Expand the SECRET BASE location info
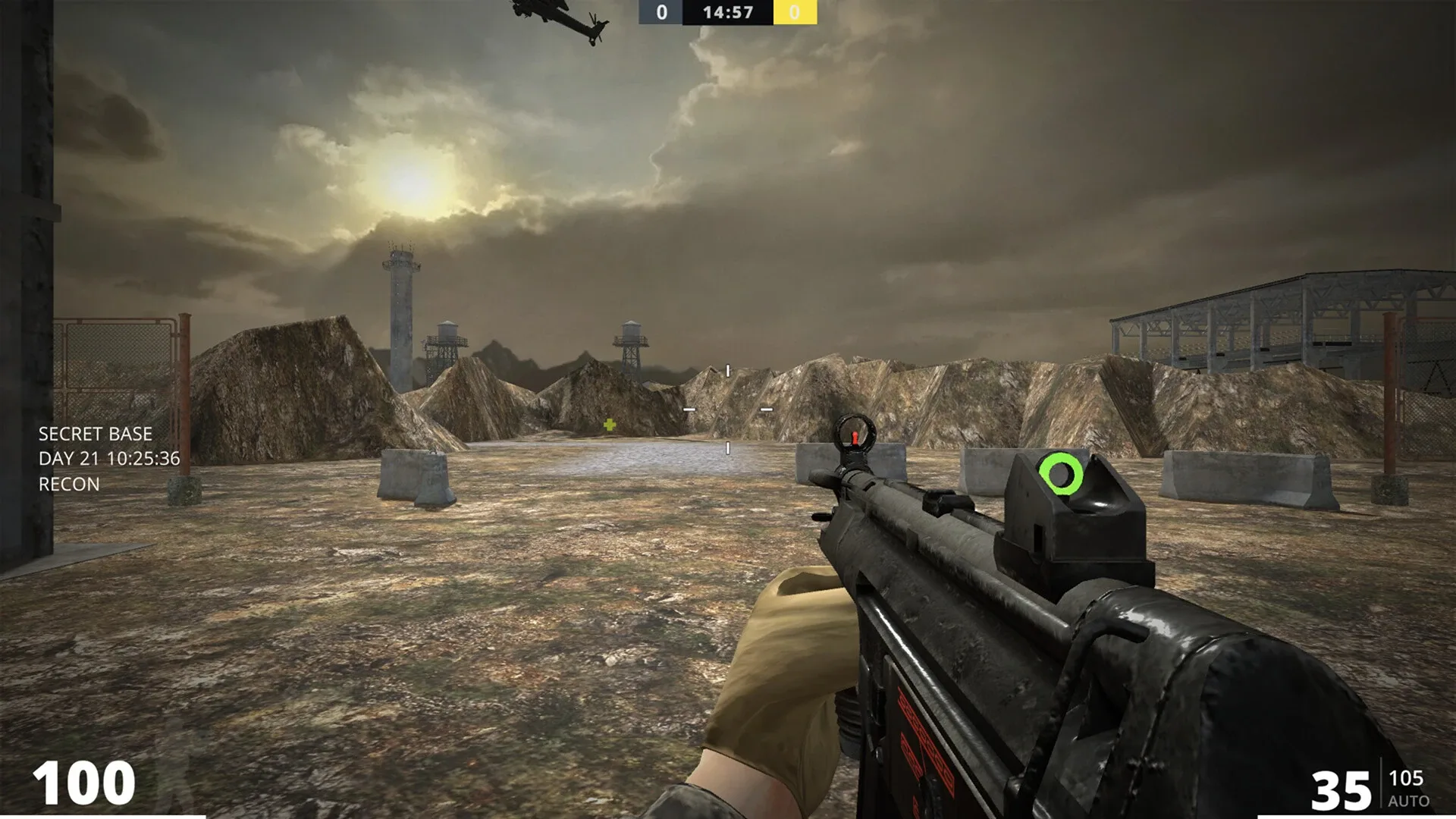The image size is (1456, 819). tap(95, 435)
